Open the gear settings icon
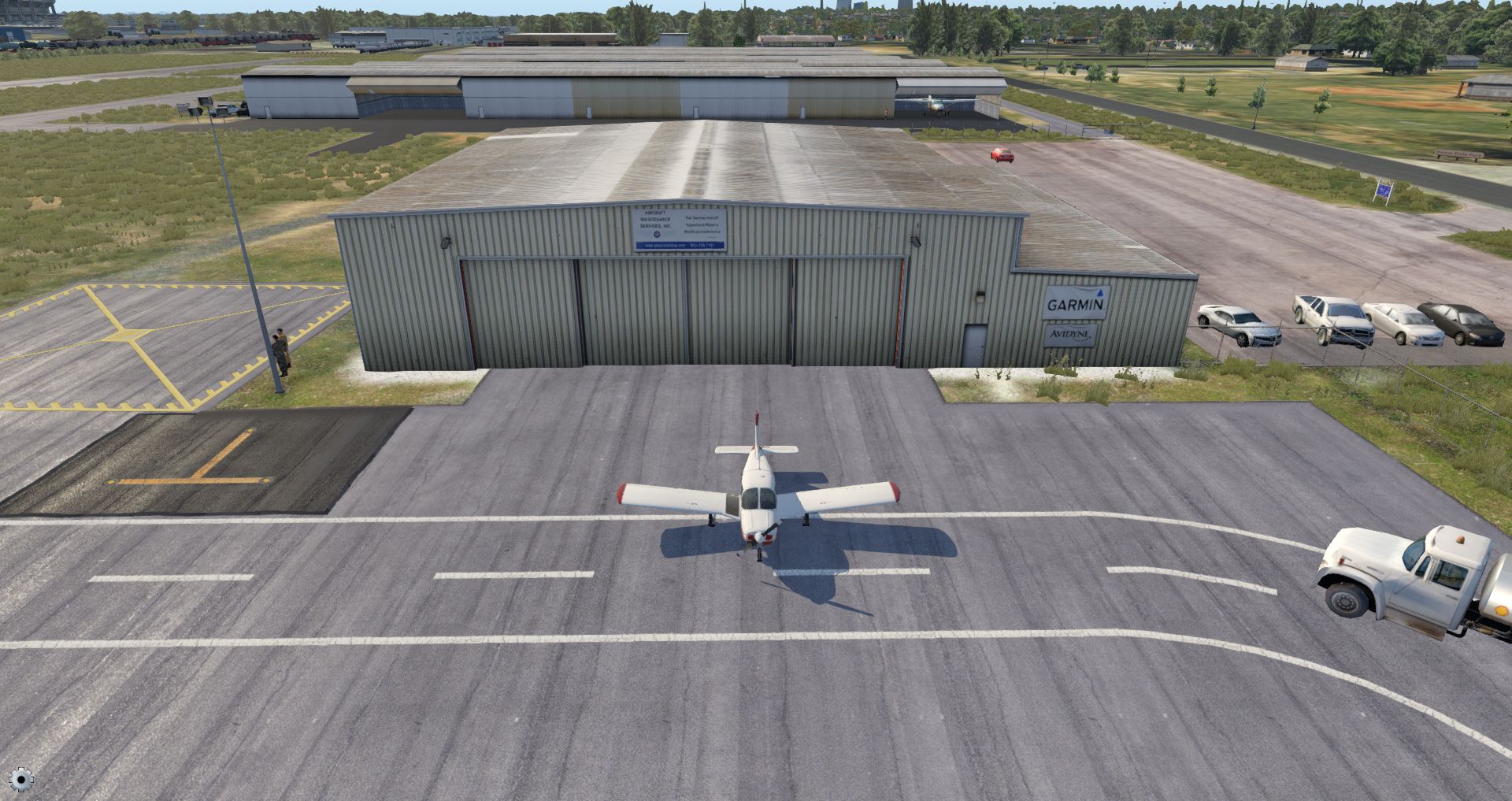 (21, 780)
